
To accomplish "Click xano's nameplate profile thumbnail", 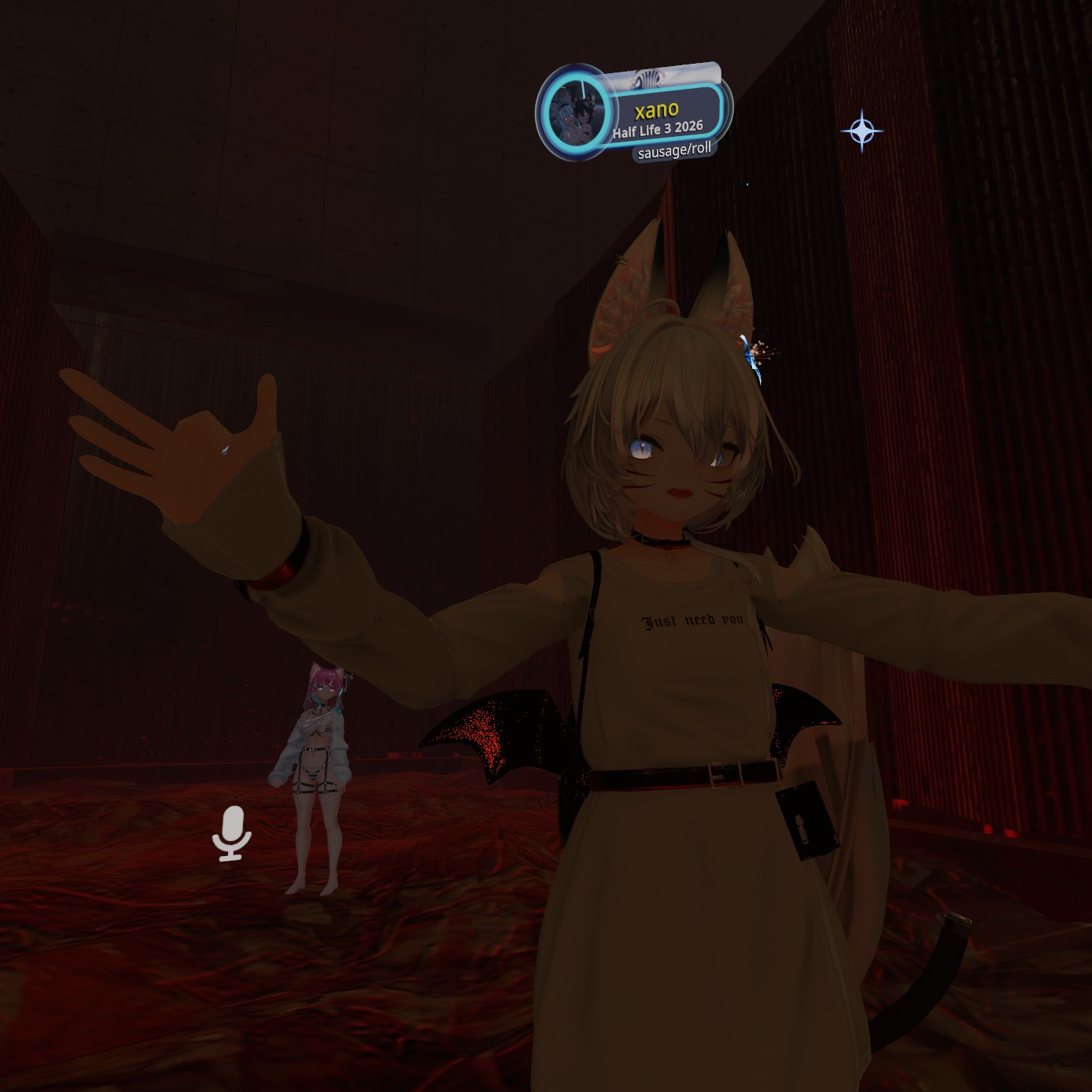I will coord(576,111).
